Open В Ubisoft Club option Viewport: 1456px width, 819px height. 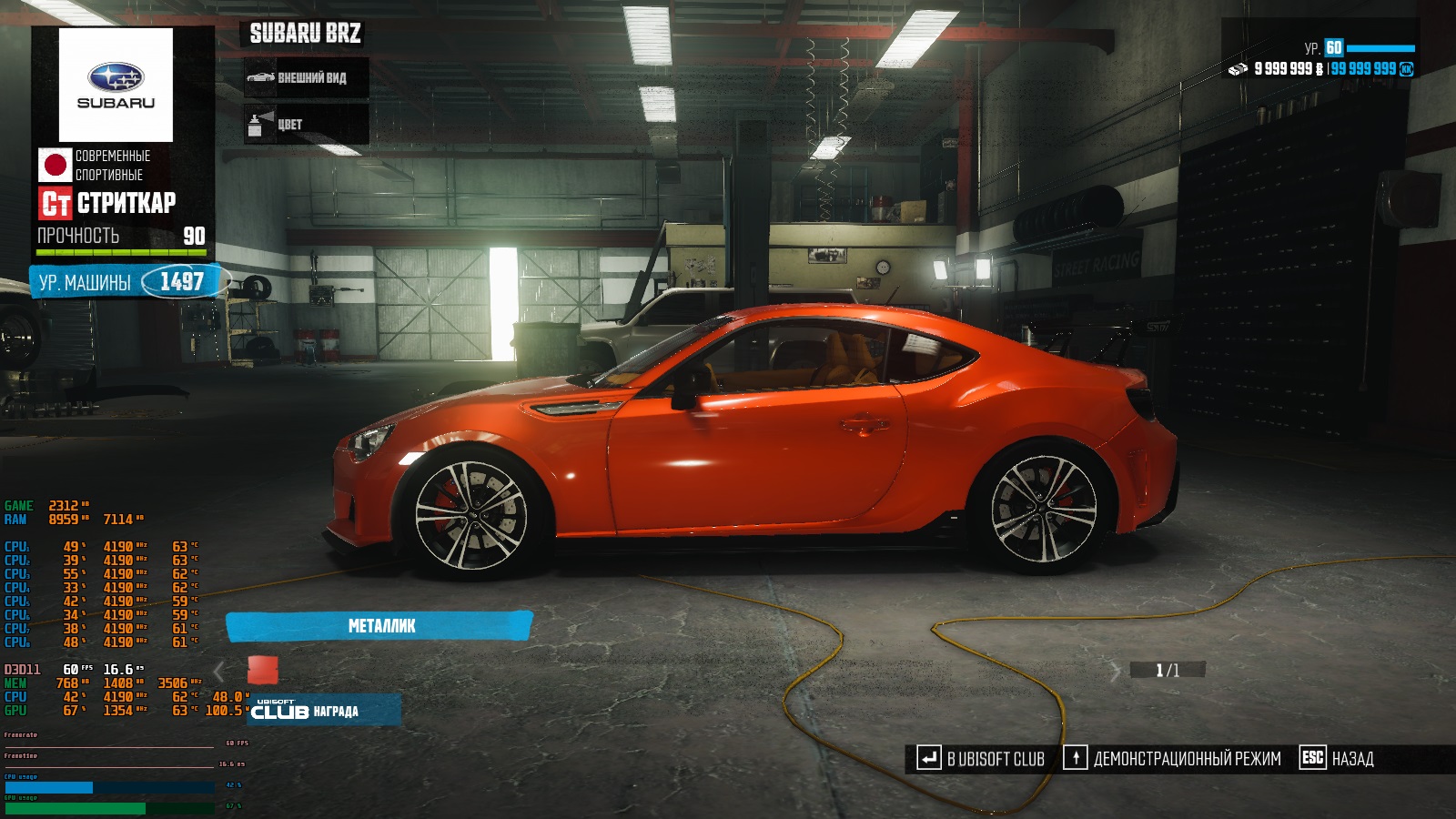981,759
